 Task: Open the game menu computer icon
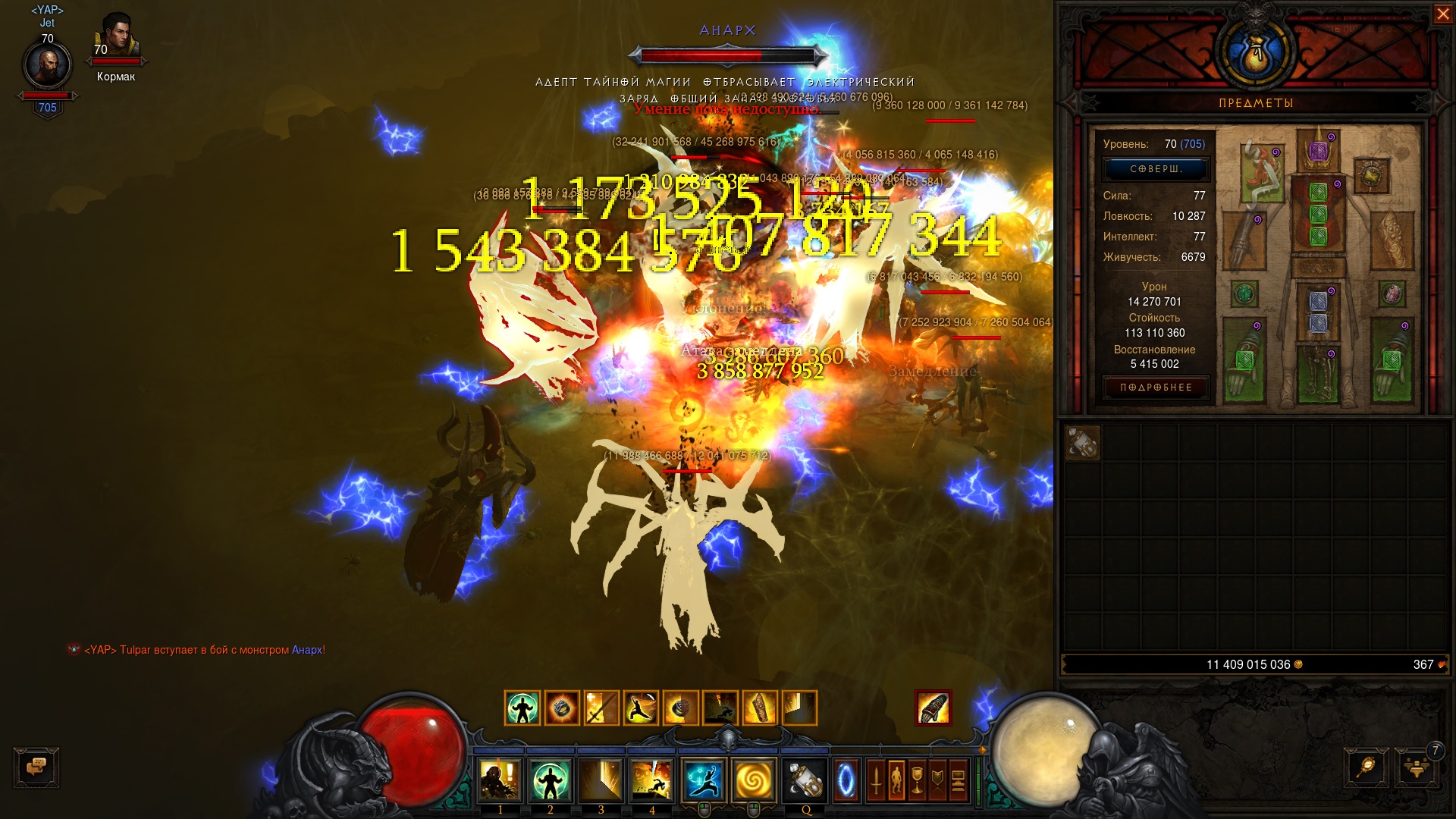tap(958, 781)
